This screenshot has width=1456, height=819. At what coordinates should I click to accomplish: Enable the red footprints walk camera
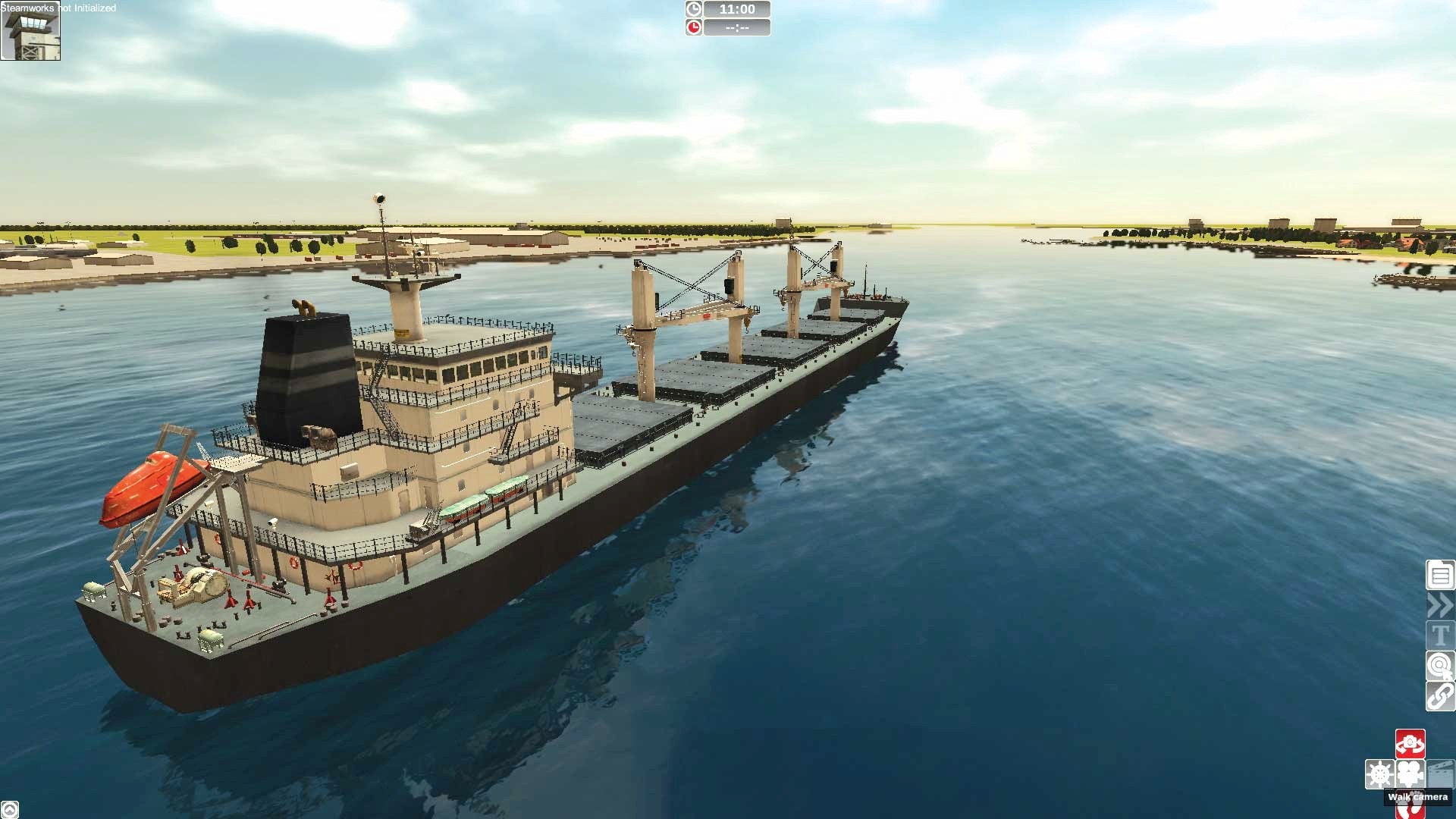1410,810
